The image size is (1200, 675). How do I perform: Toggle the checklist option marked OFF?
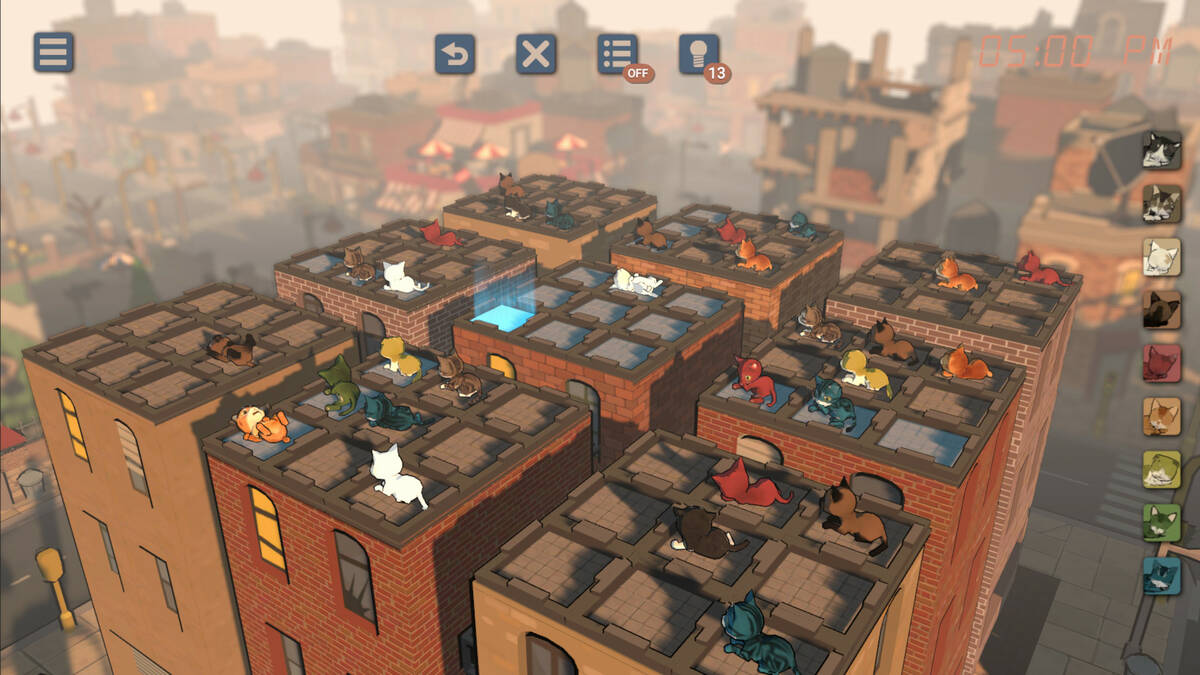tap(618, 54)
